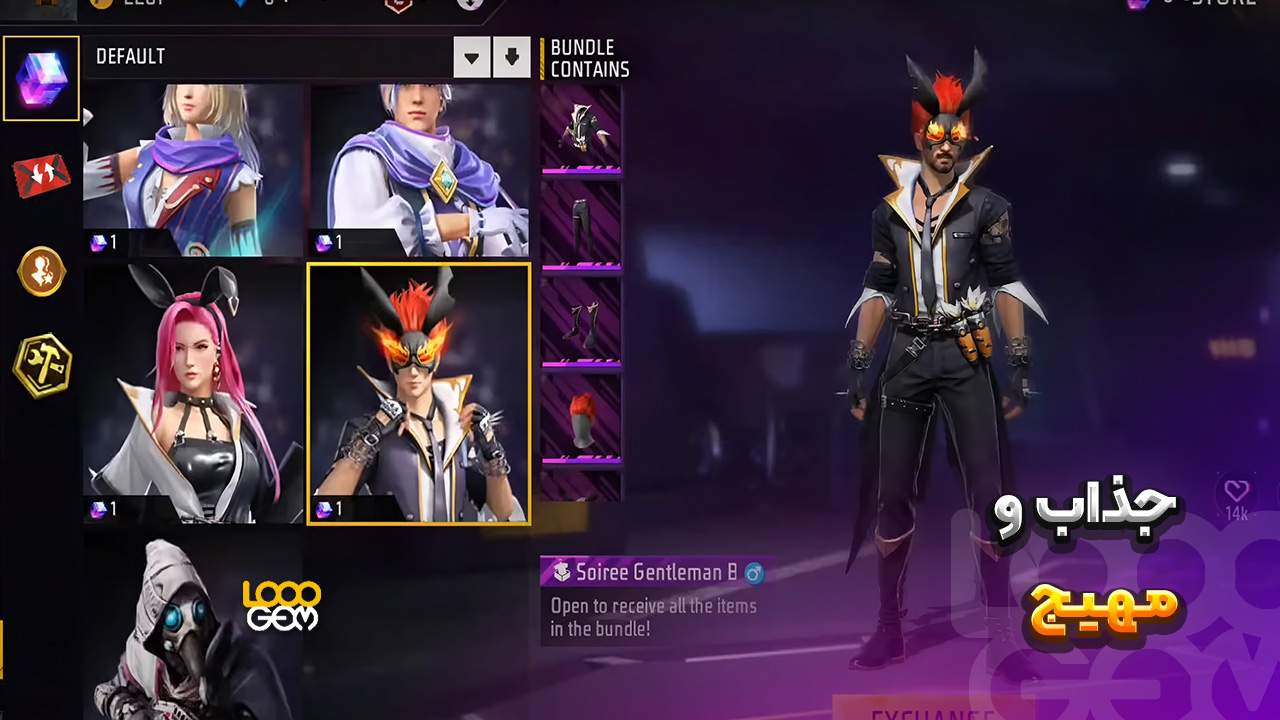Click the downward arrow filter button
Image resolution: width=1280 pixels, height=720 pixels.
click(x=512, y=57)
